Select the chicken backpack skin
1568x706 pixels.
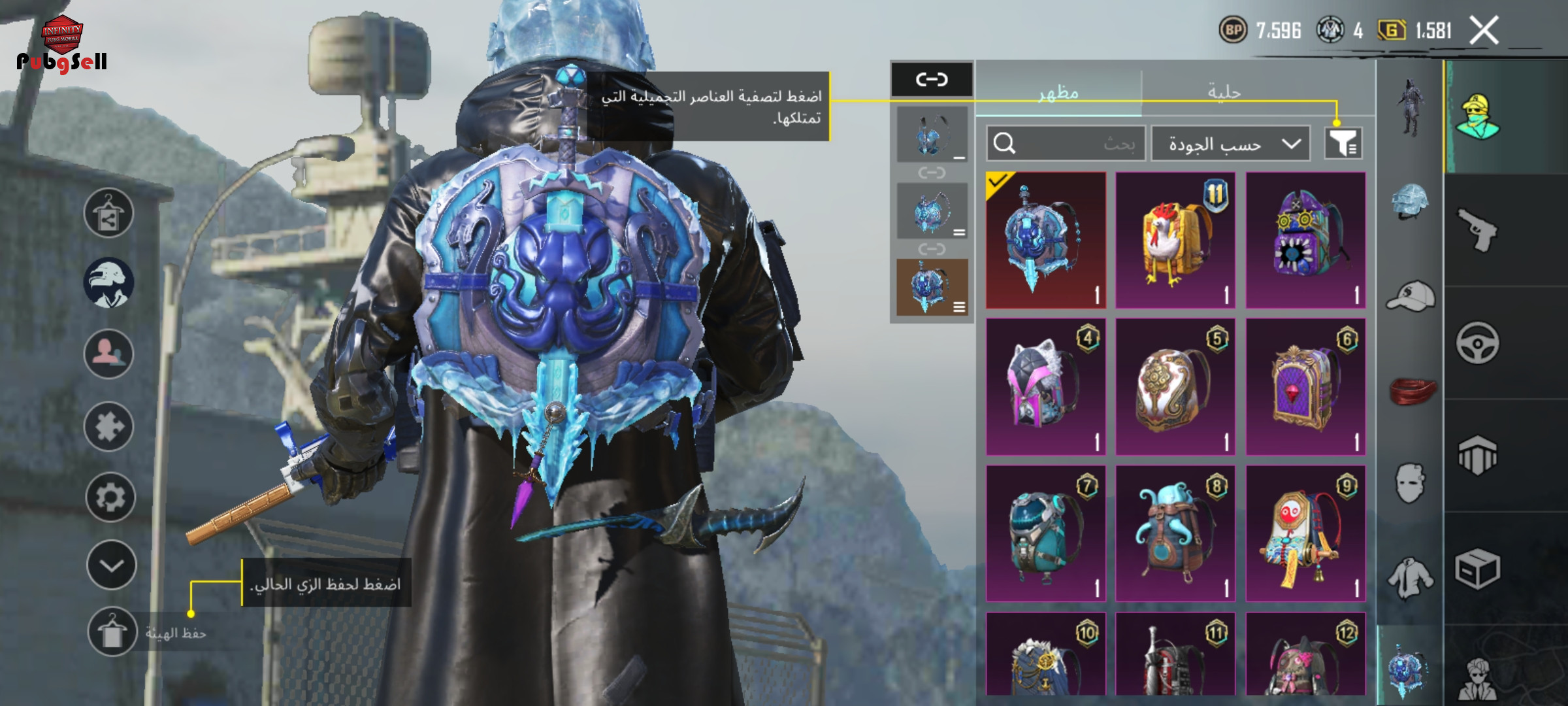pyautogui.click(x=1175, y=241)
